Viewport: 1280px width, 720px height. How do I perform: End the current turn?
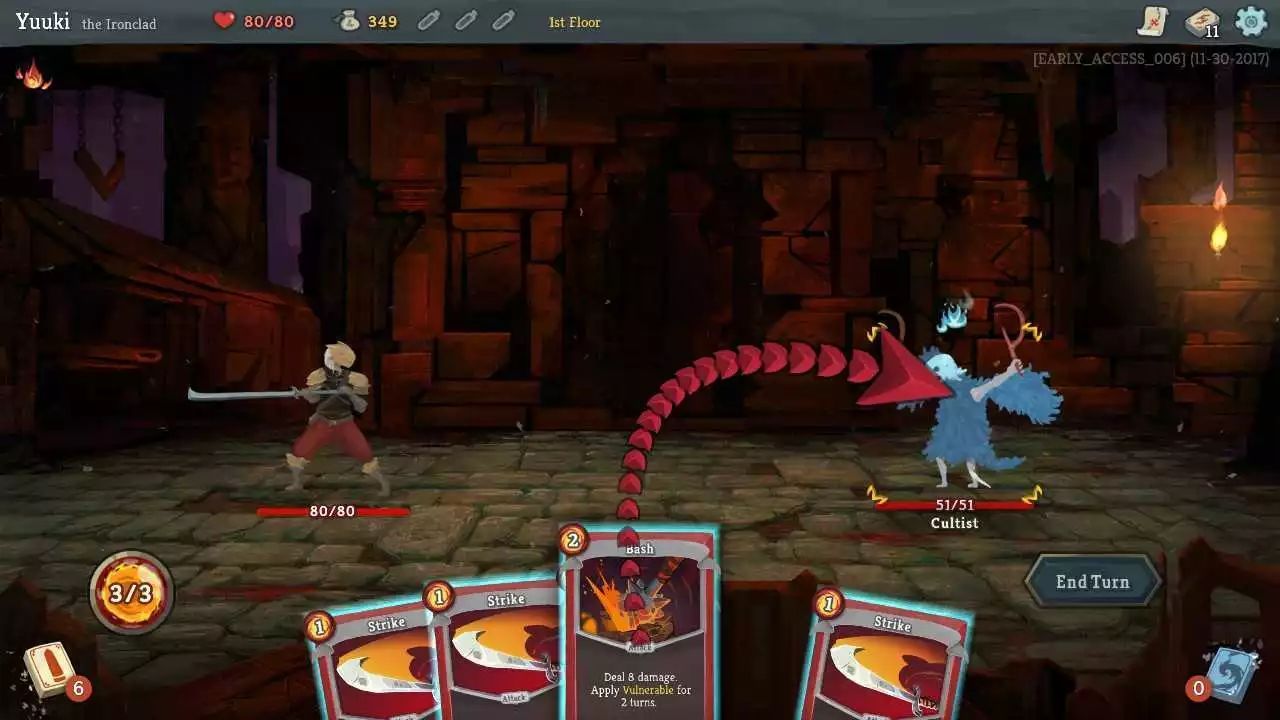(1093, 581)
